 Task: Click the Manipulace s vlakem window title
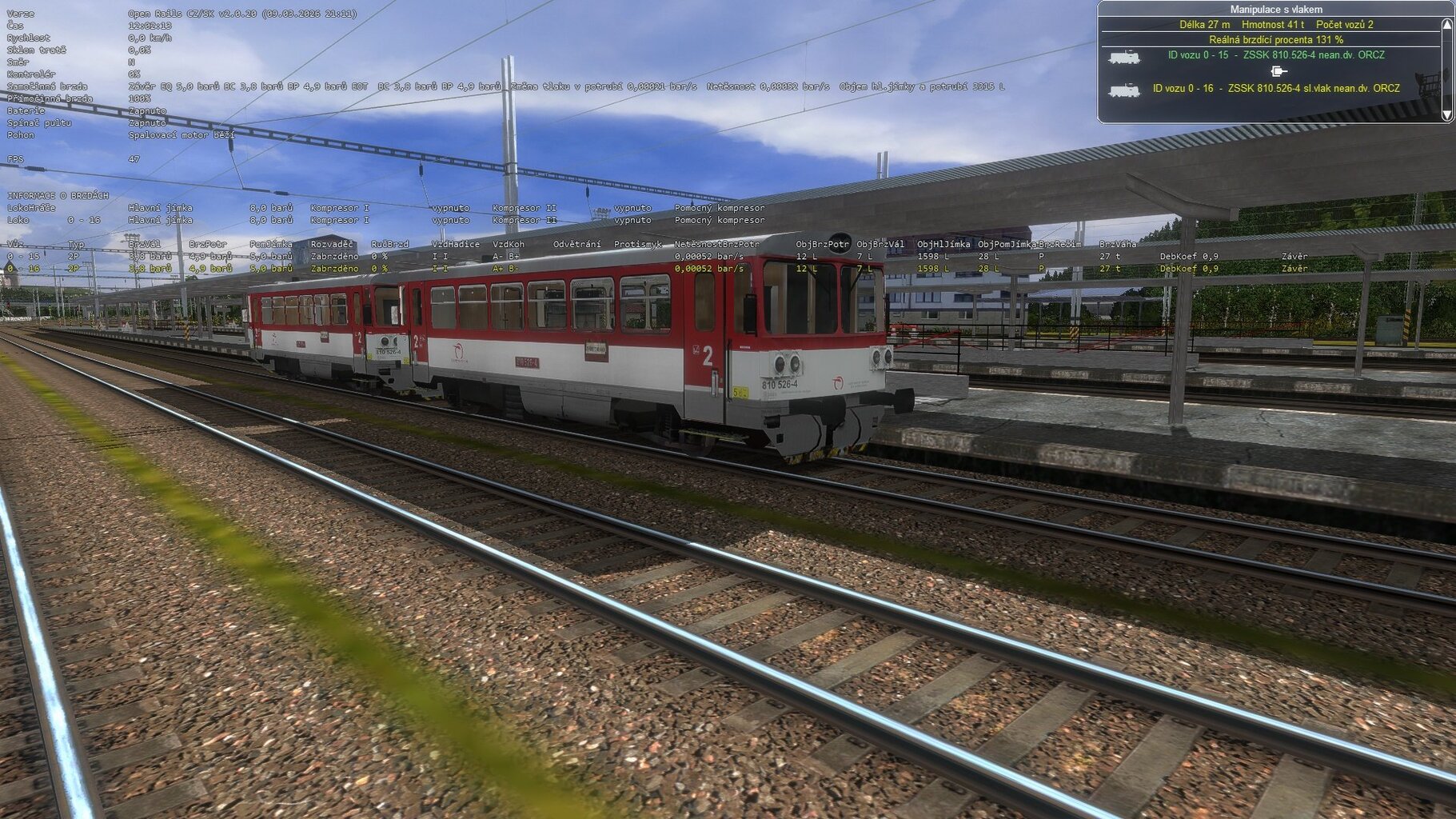(x=1275, y=10)
